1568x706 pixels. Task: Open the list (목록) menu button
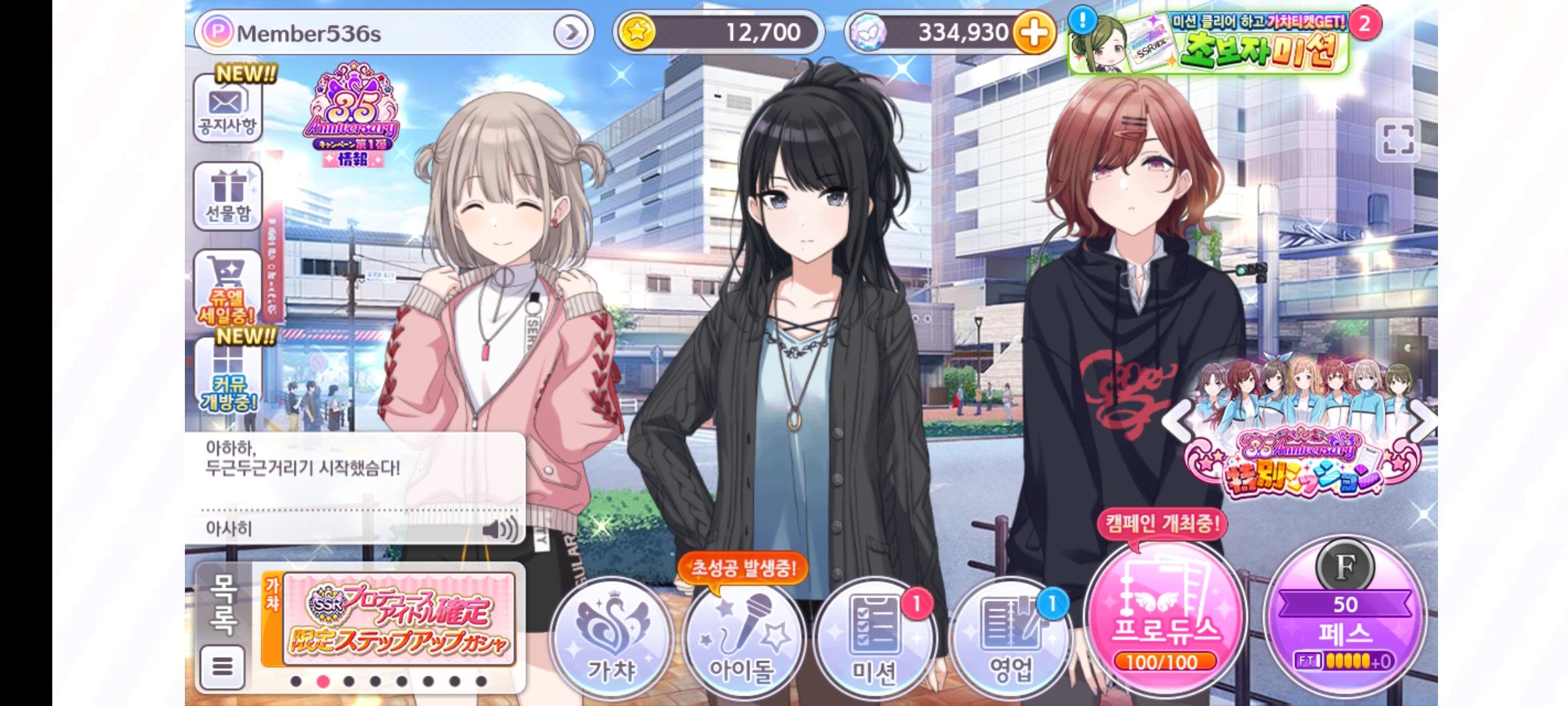pyautogui.click(x=223, y=666)
